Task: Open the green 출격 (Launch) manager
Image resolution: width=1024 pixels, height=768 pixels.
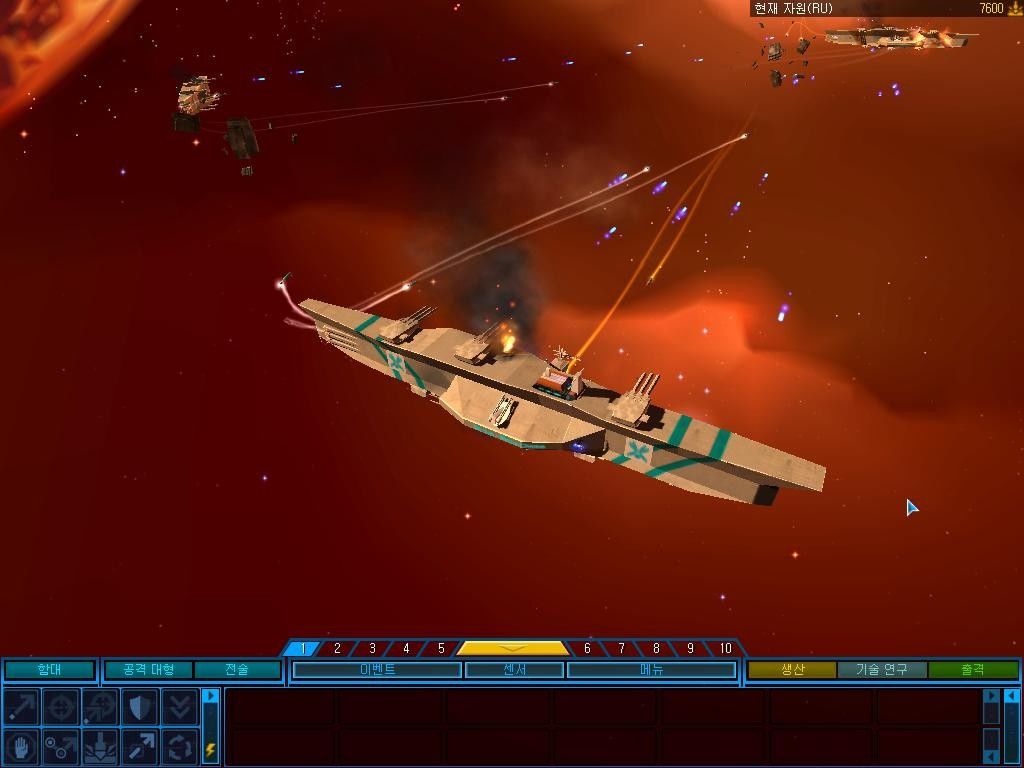Action: click(x=972, y=670)
